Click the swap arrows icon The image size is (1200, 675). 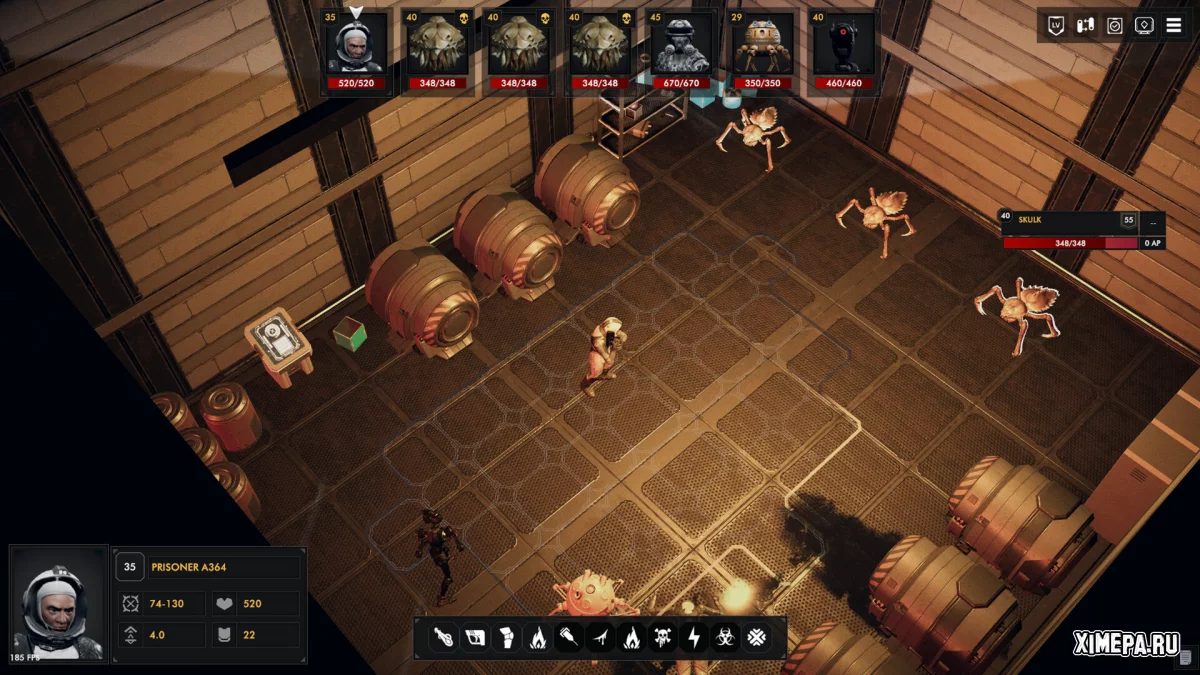(1085, 26)
